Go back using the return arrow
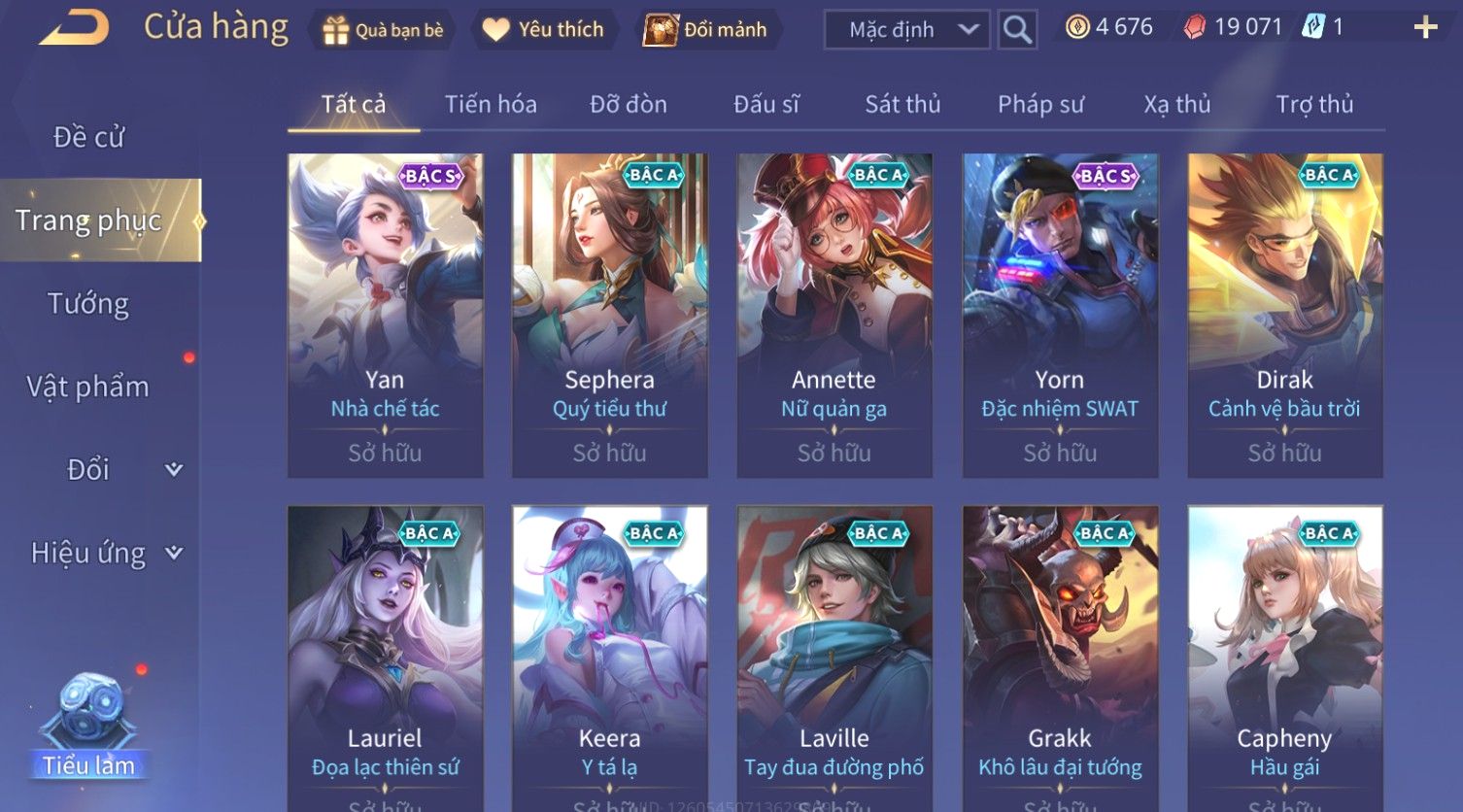Screen dimensions: 1463x812 pyautogui.click(x=73, y=27)
